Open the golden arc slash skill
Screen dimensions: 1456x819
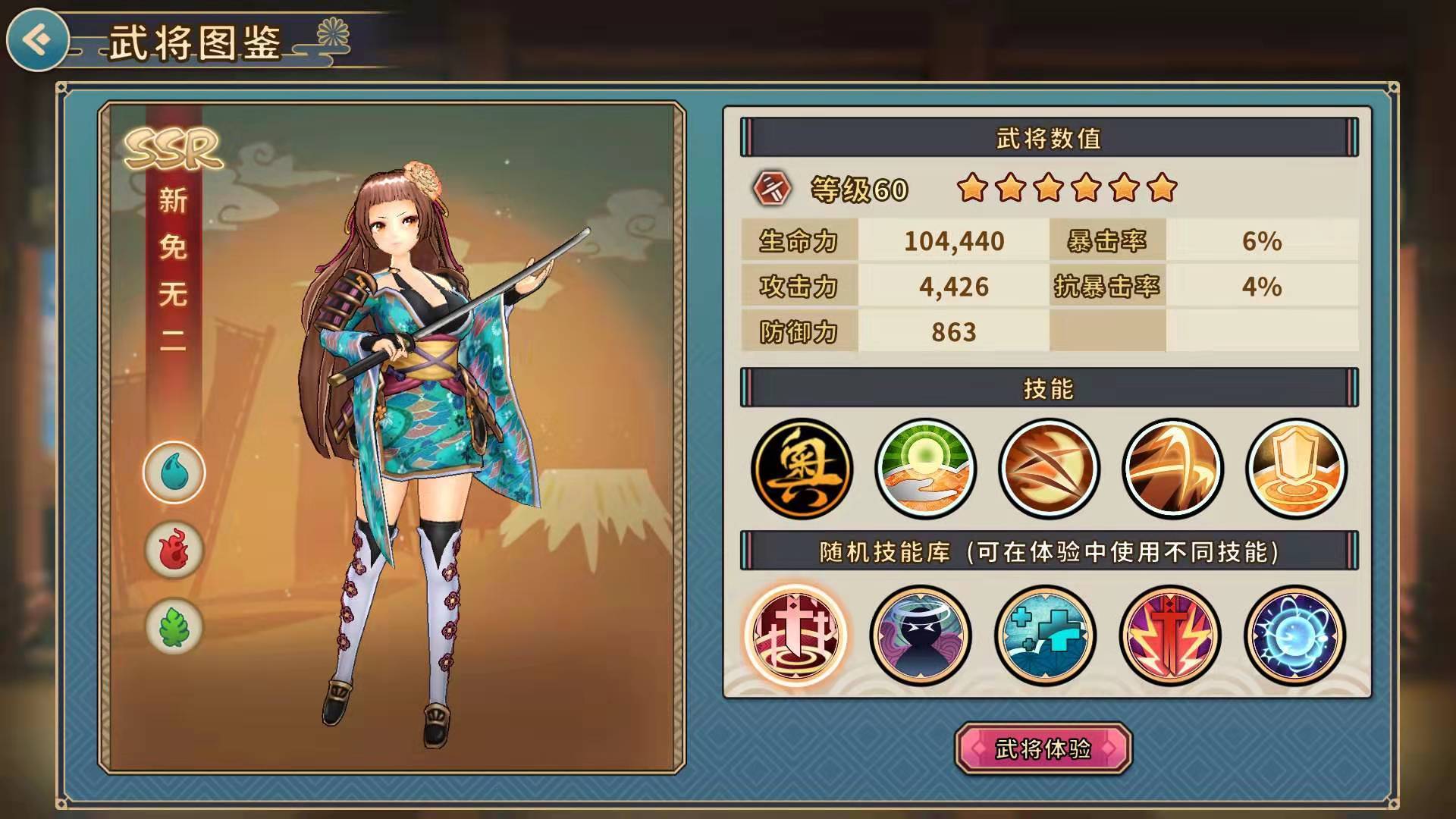tap(1172, 468)
